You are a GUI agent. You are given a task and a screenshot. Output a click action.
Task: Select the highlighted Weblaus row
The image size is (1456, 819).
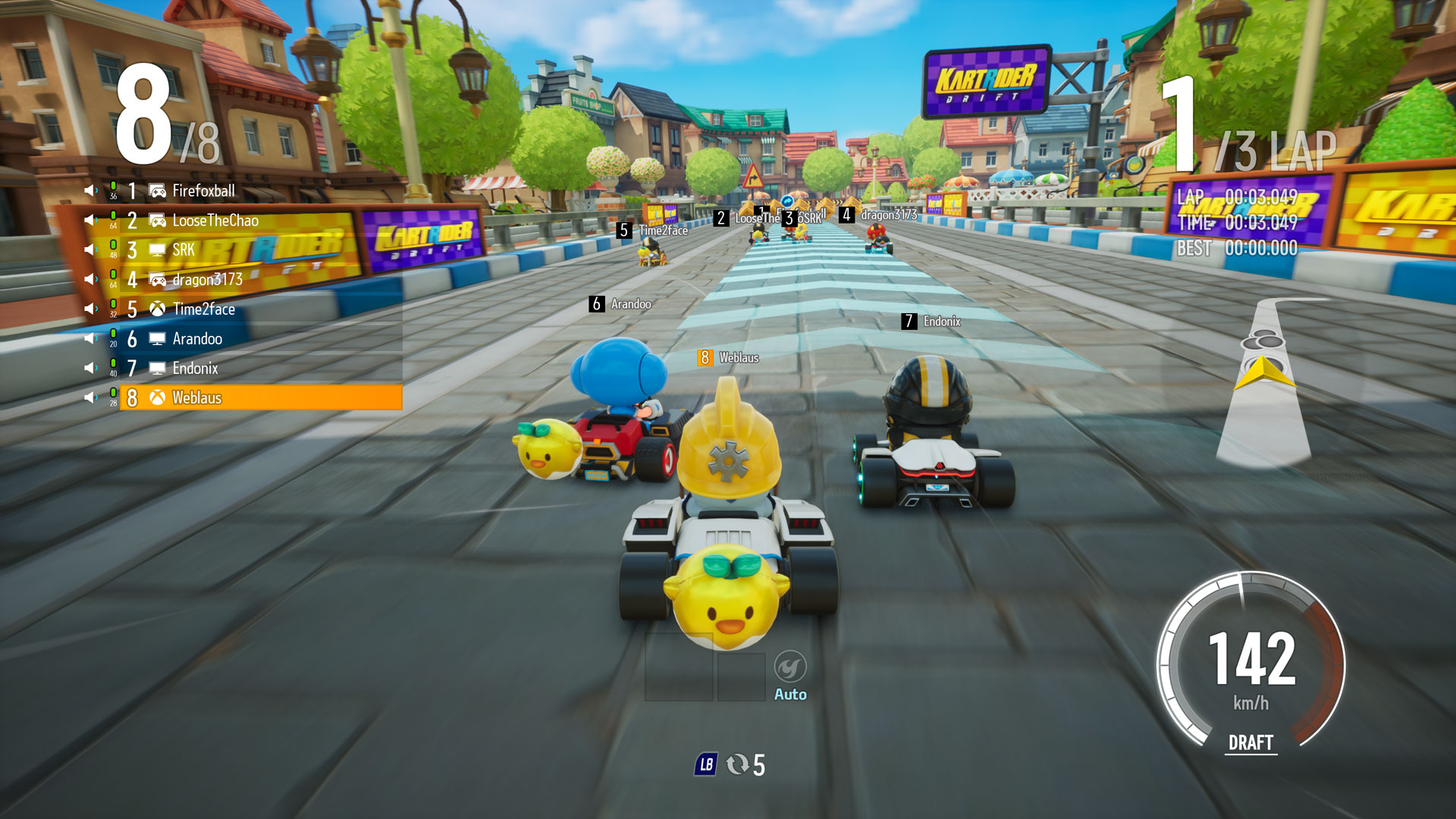click(262, 397)
